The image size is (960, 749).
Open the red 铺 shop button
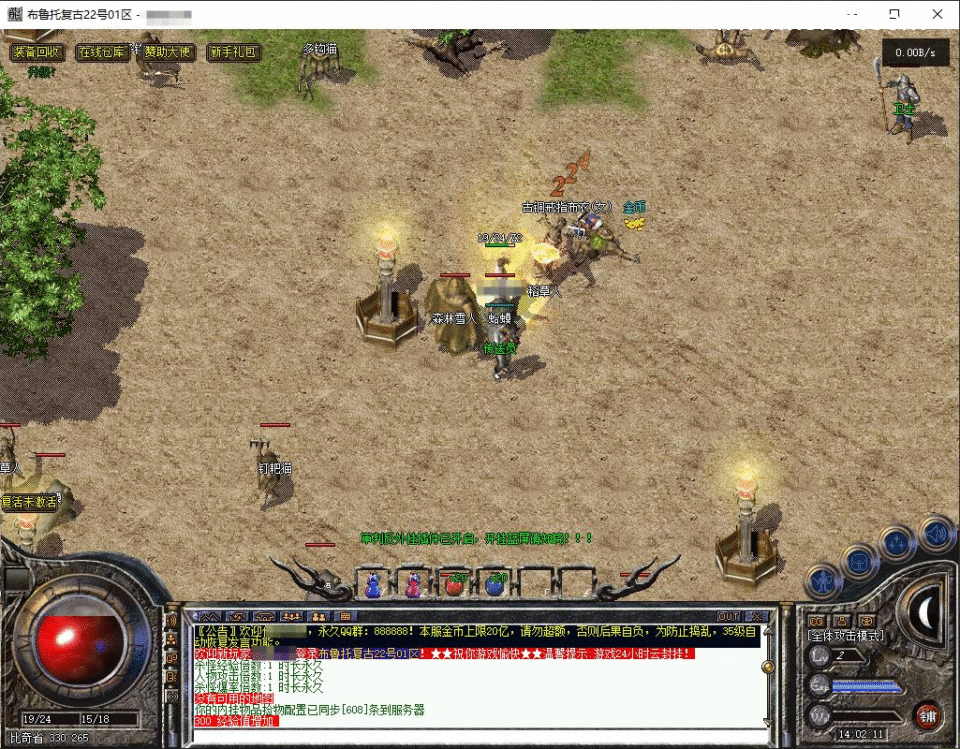926,714
